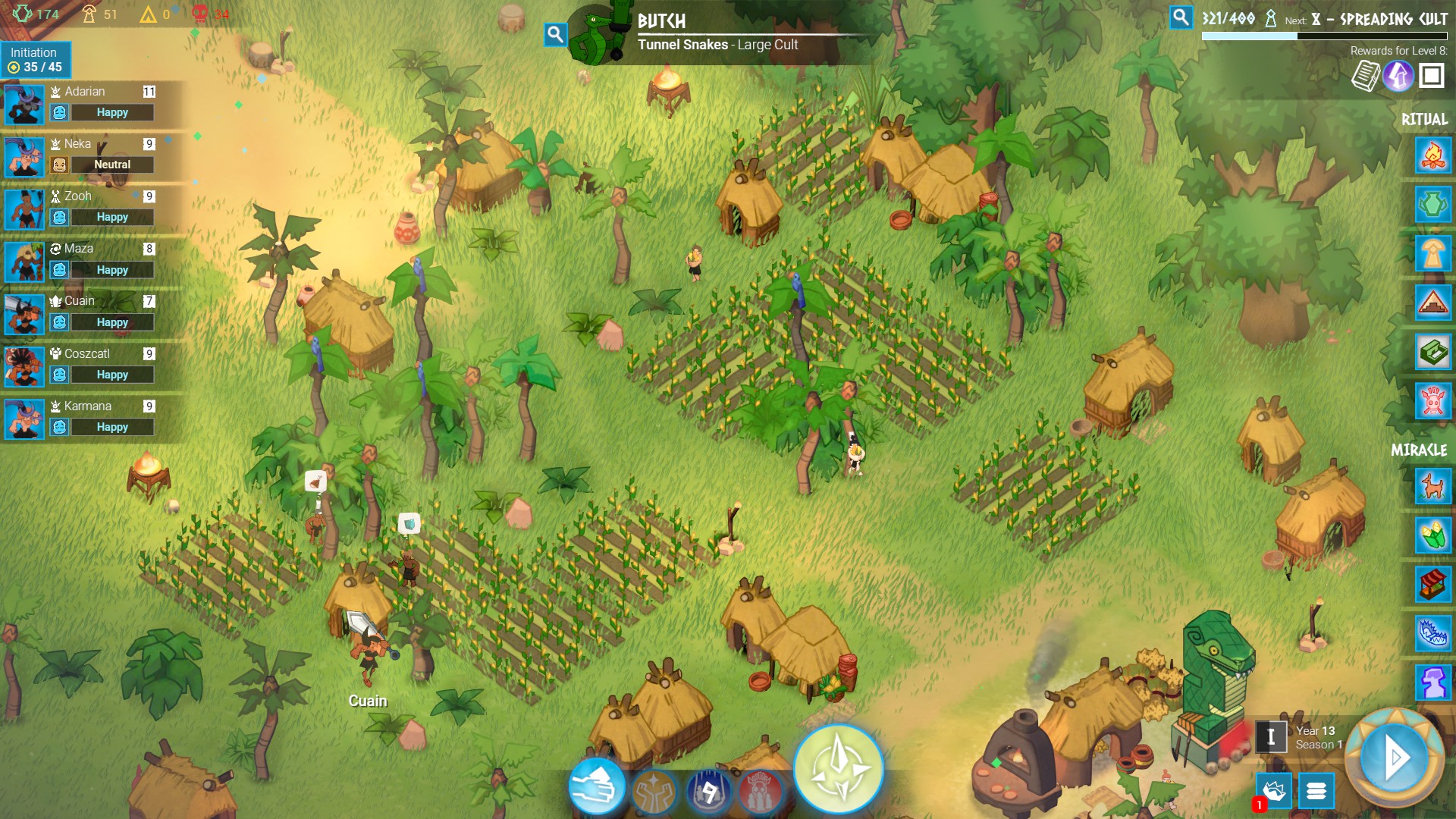Open the Initiation quest tracker
The height and width of the screenshot is (819, 1456).
pyautogui.click(x=36, y=60)
